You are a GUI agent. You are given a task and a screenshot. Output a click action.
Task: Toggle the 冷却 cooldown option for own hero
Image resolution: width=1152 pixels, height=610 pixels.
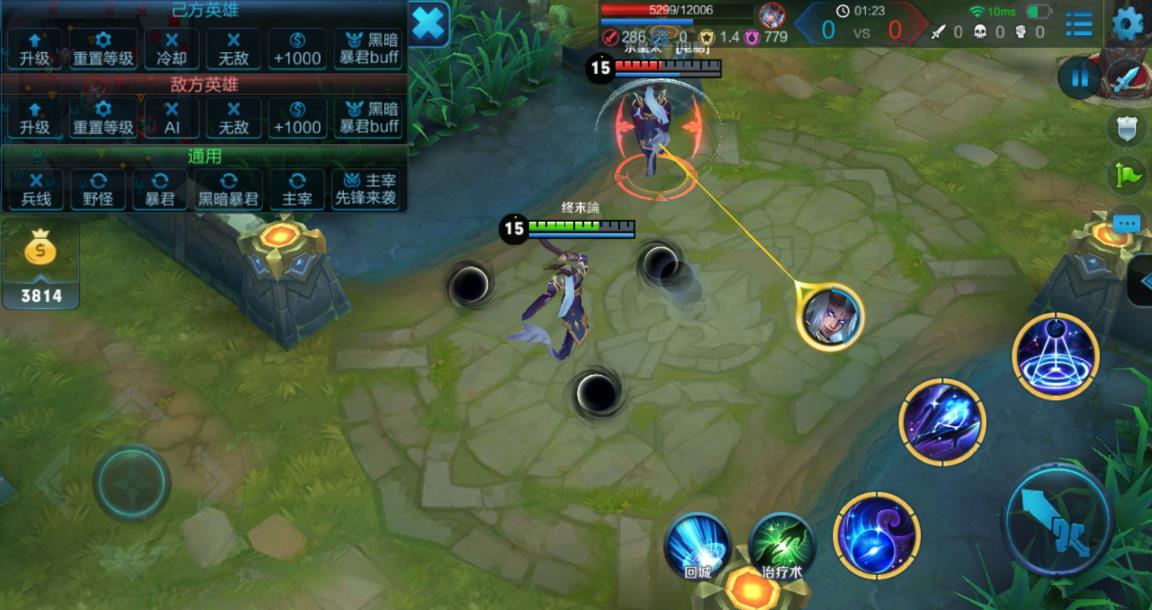pyautogui.click(x=172, y=48)
